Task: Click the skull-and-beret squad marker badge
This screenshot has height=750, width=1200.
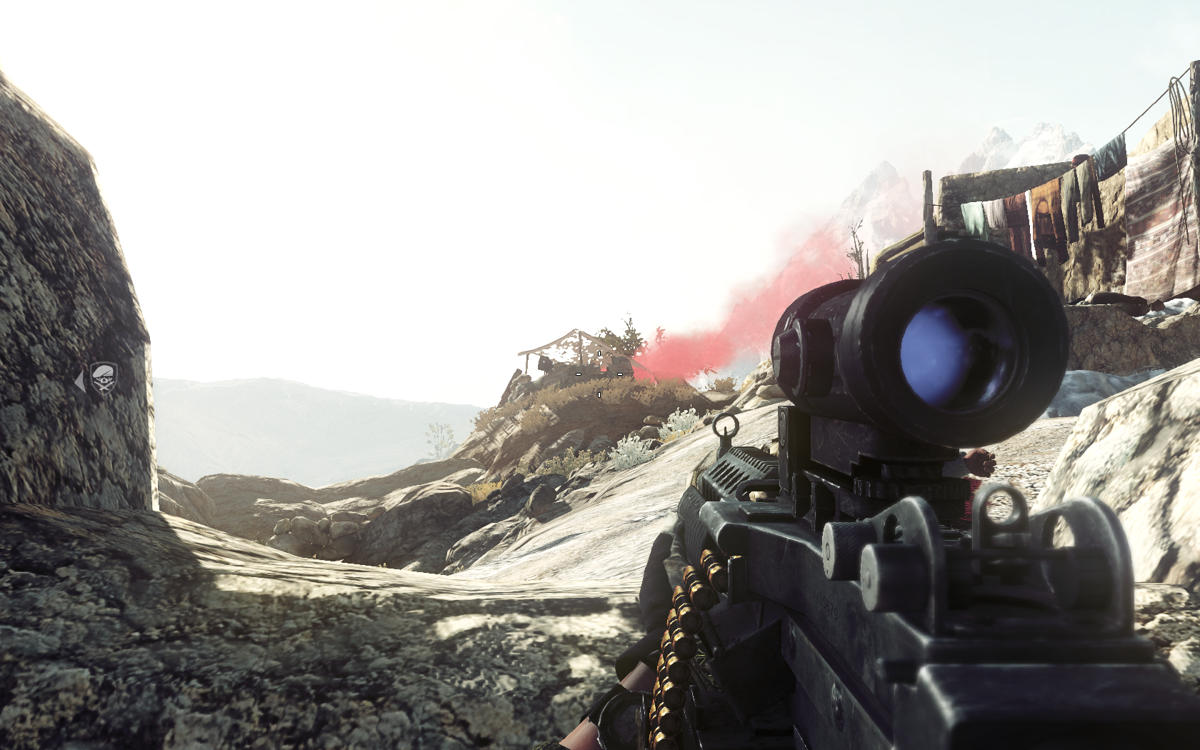Action: tap(104, 378)
